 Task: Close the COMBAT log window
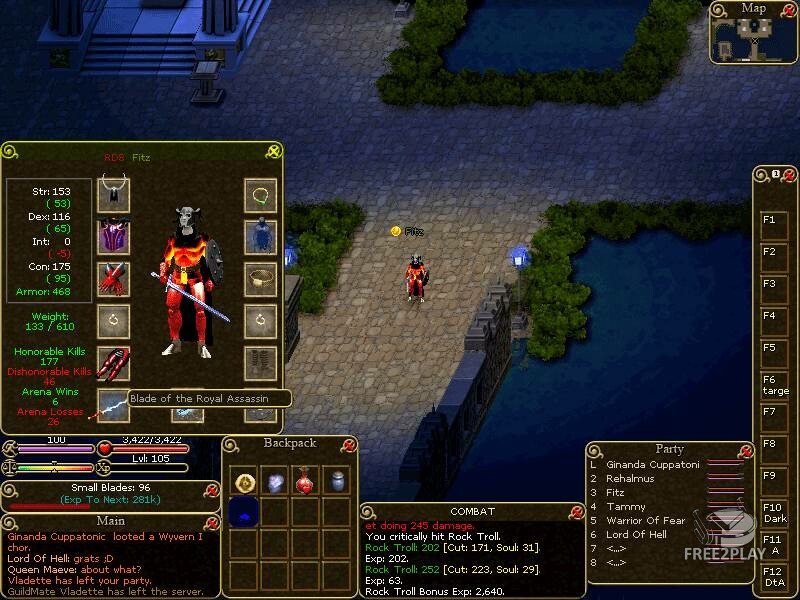coord(576,512)
